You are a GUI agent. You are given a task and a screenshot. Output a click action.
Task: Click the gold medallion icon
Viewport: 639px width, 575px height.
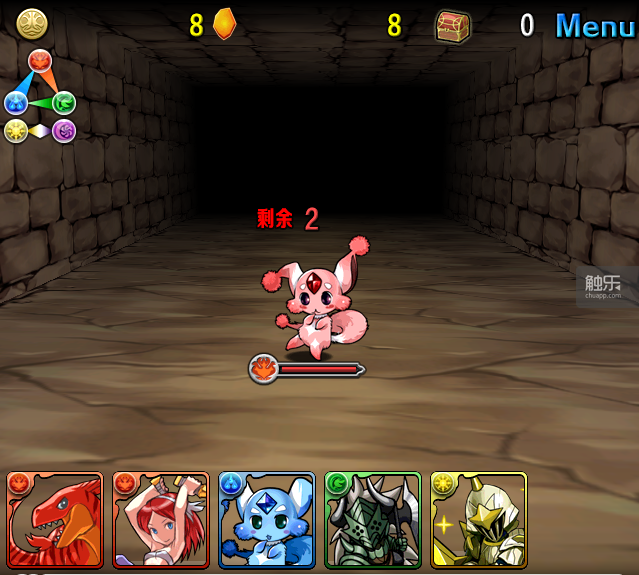pos(32,24)
